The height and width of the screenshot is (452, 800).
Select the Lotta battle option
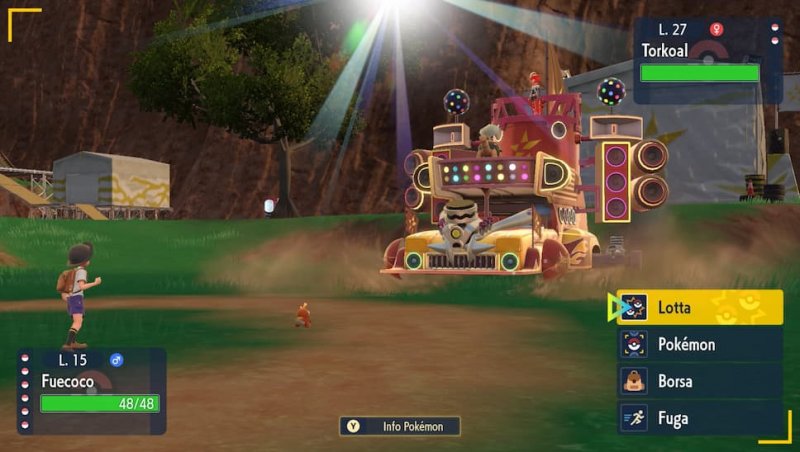(700, 308)
